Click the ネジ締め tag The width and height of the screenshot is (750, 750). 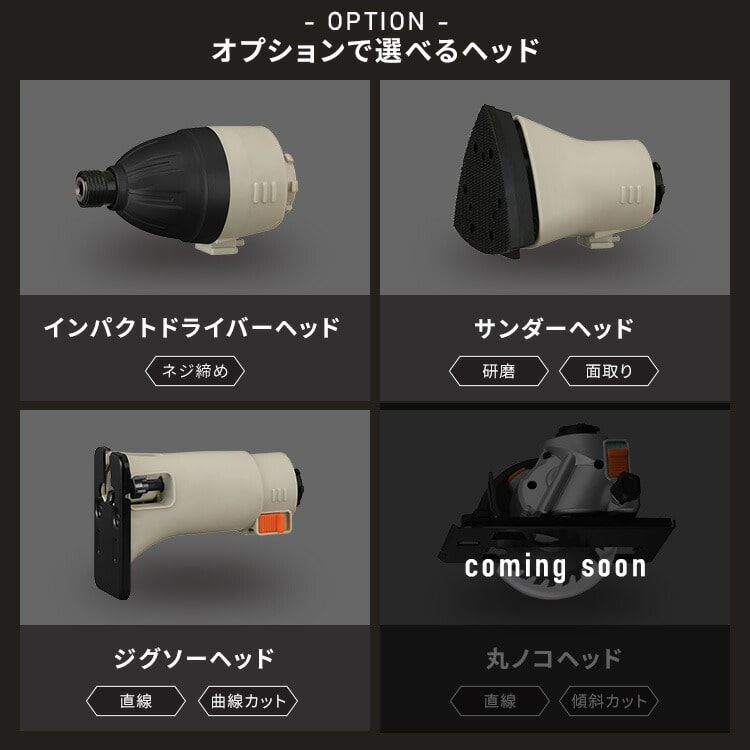(194, 372)
